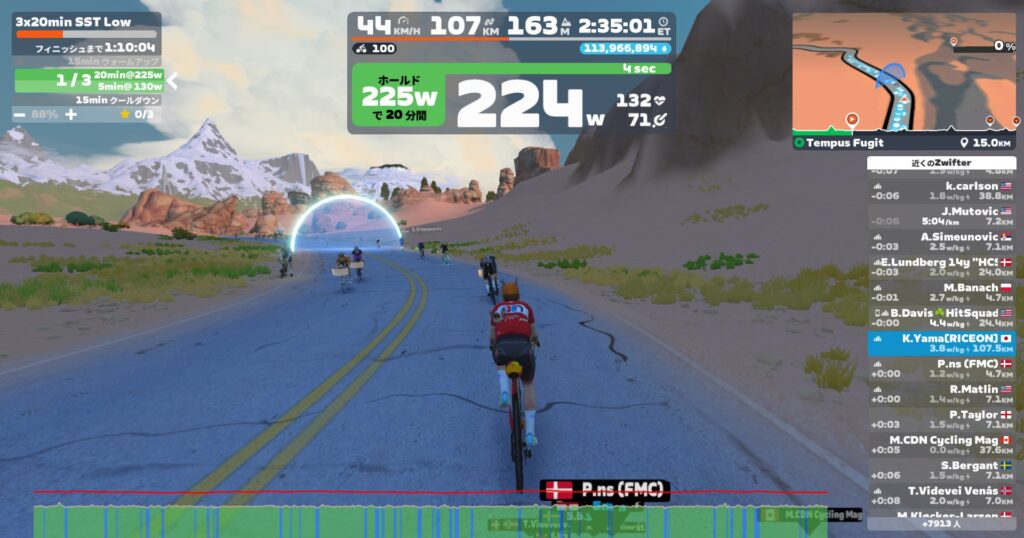Viewport: 1024px width, 538px height.
Task: Select J.Mutovic in the nearby riders list
Action: pyautogui.click(x=941, y=216)
